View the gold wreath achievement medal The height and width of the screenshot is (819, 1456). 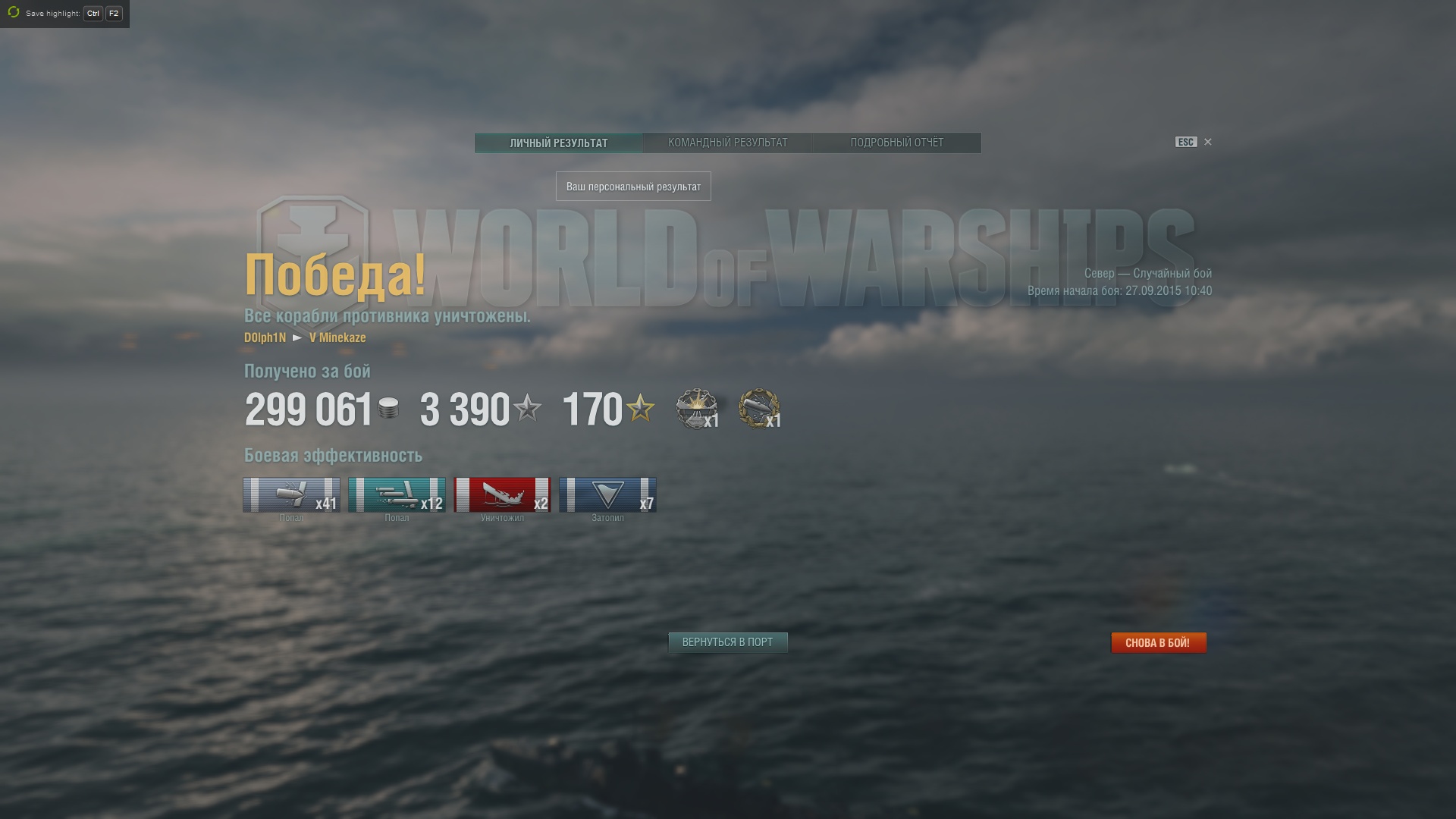point(758,409)
